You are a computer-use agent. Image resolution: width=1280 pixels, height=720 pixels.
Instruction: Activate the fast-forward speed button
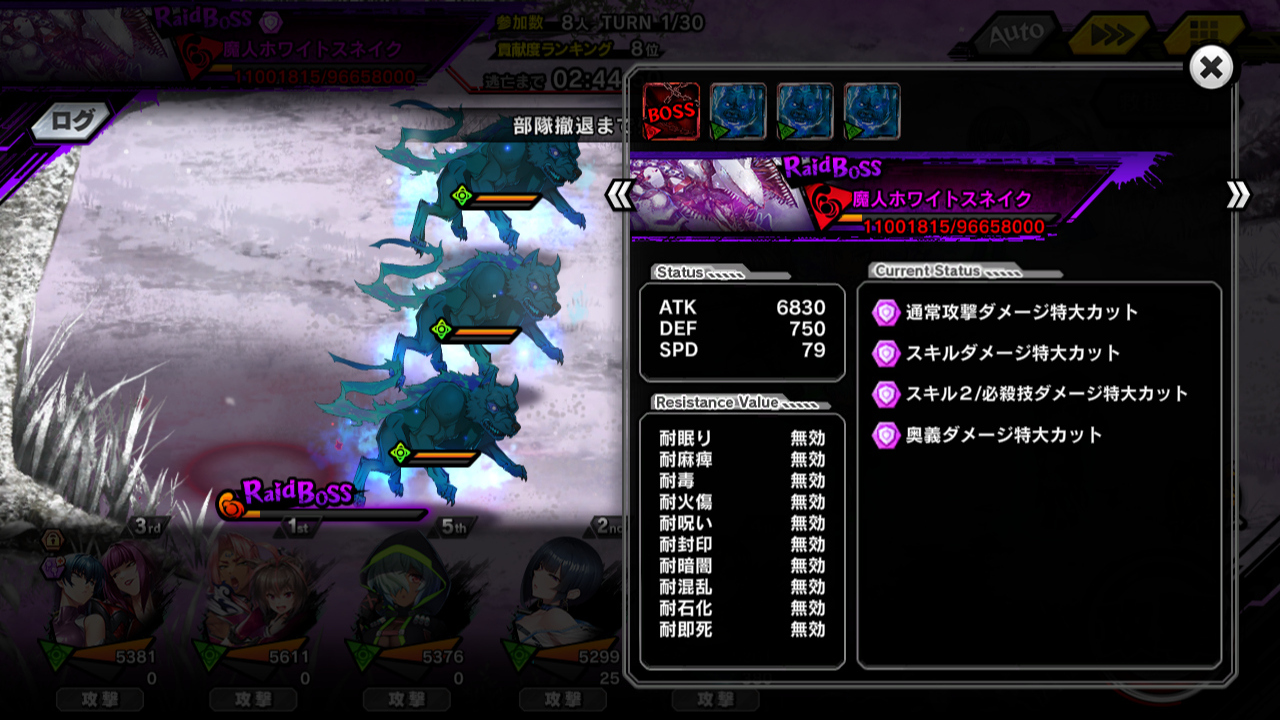point(1105,37)
